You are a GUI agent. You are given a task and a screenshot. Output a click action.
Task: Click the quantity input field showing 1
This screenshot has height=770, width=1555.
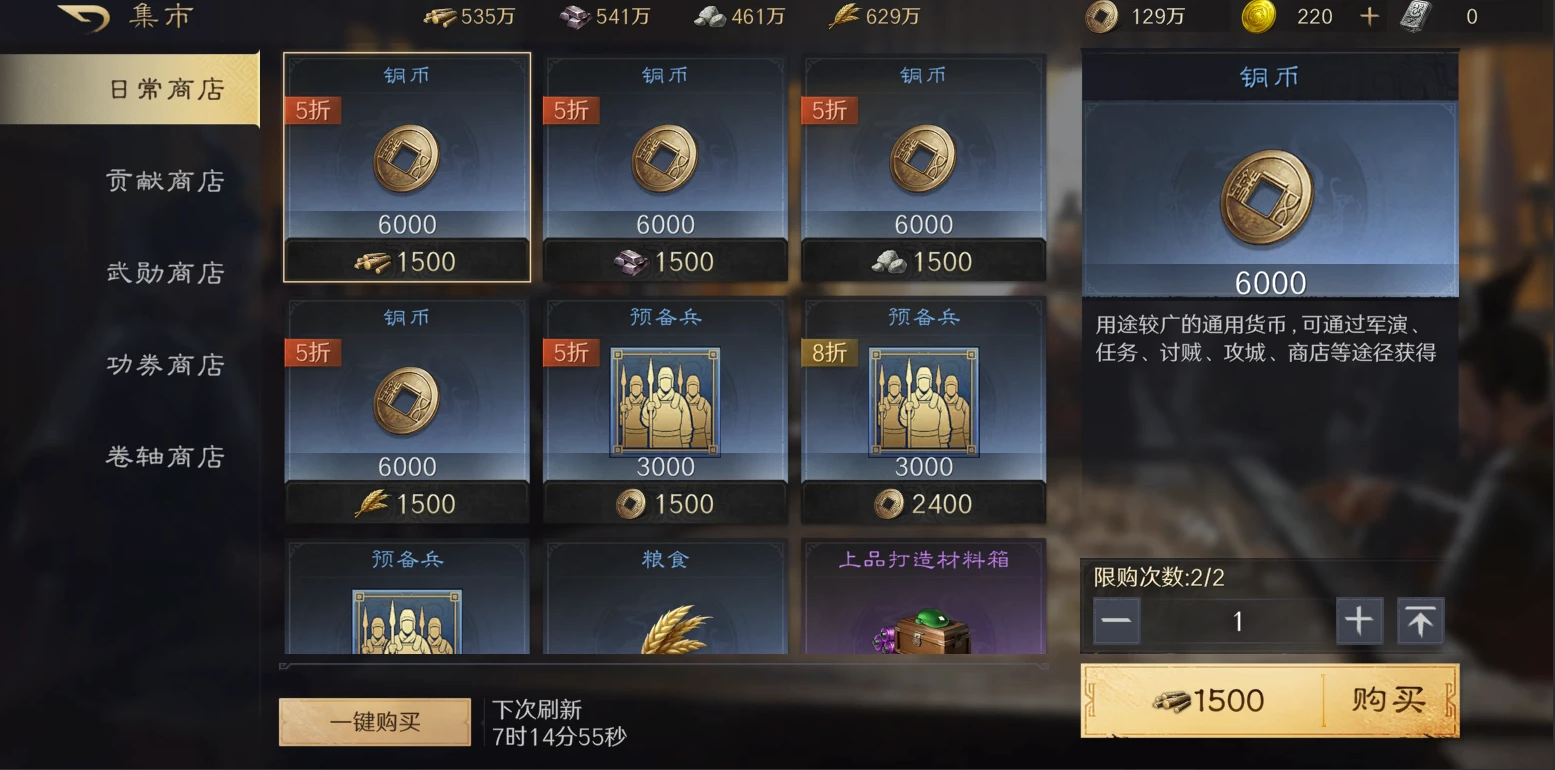click(1238, 621)
